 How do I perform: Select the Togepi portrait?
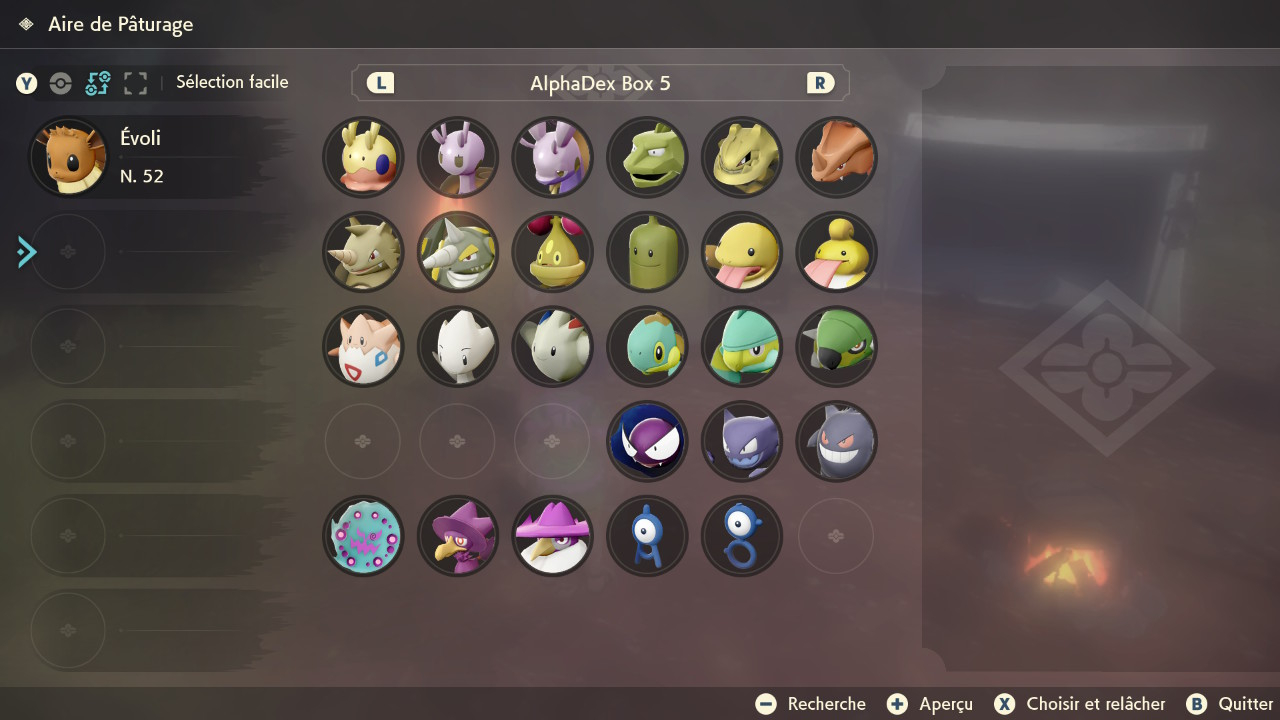[x=364, y=346]
